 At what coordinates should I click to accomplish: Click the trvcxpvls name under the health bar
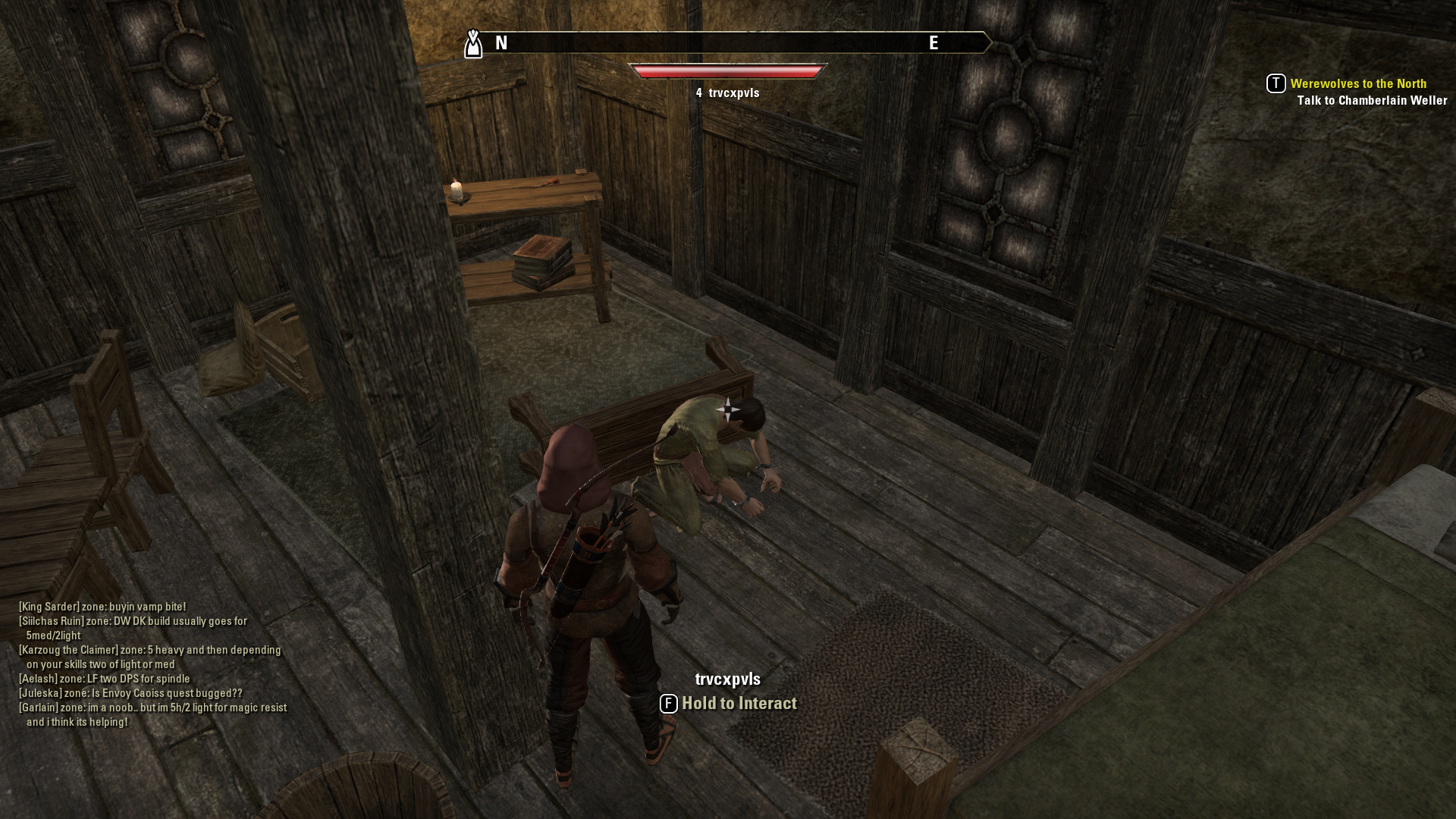[x=734, y=93]
